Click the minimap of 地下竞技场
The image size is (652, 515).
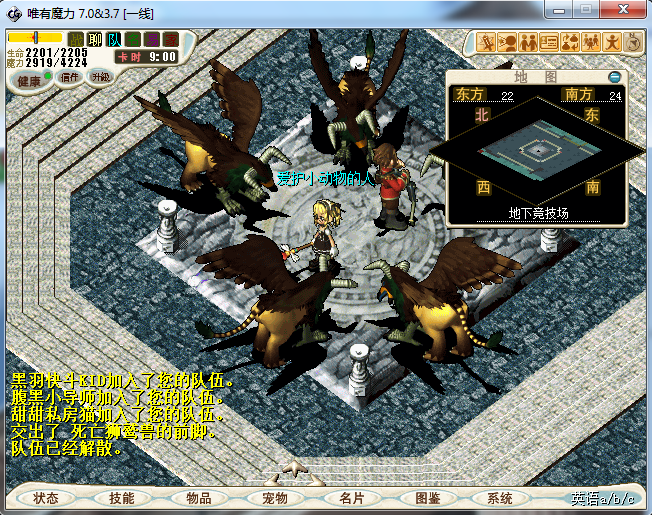pyautogui.click(x=538, y=150)
